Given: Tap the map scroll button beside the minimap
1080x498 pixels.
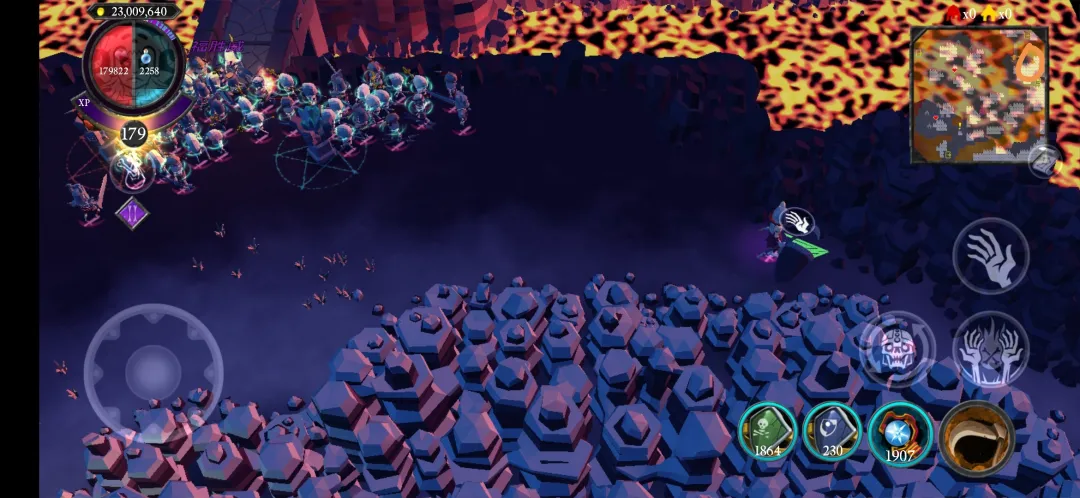Looking at the screenshot, I should [1043, 160].
